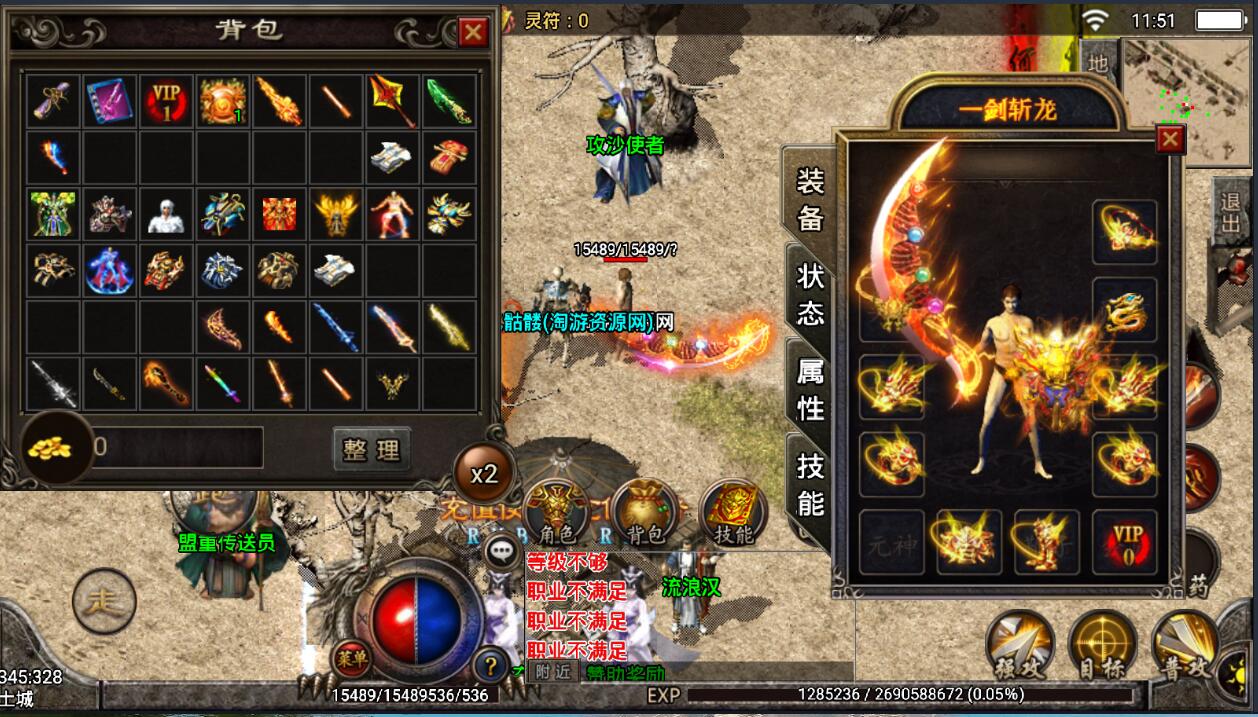The width and height of the screenshot is (1258, 717).
Task: Tap the 目标 target button
Action: [x=1102, y=643]
